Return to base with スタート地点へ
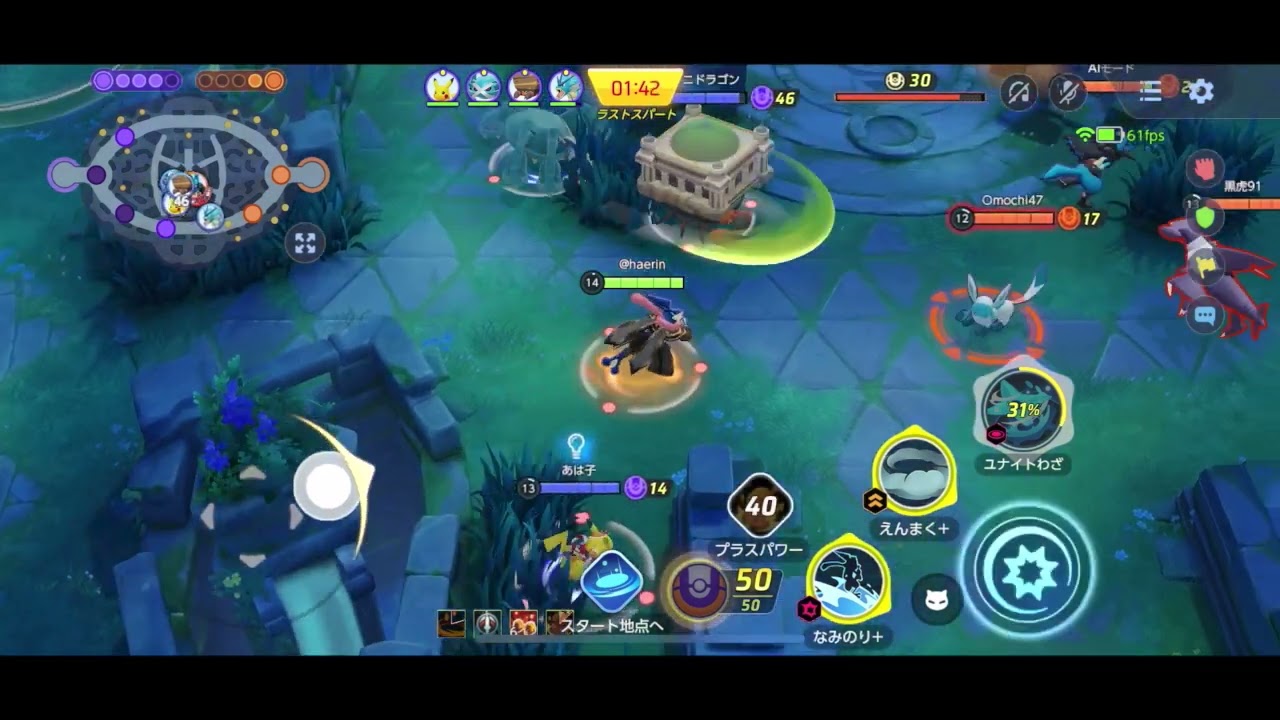Image resolution: width=1280 pixels, height=720 pixels. 611,583
